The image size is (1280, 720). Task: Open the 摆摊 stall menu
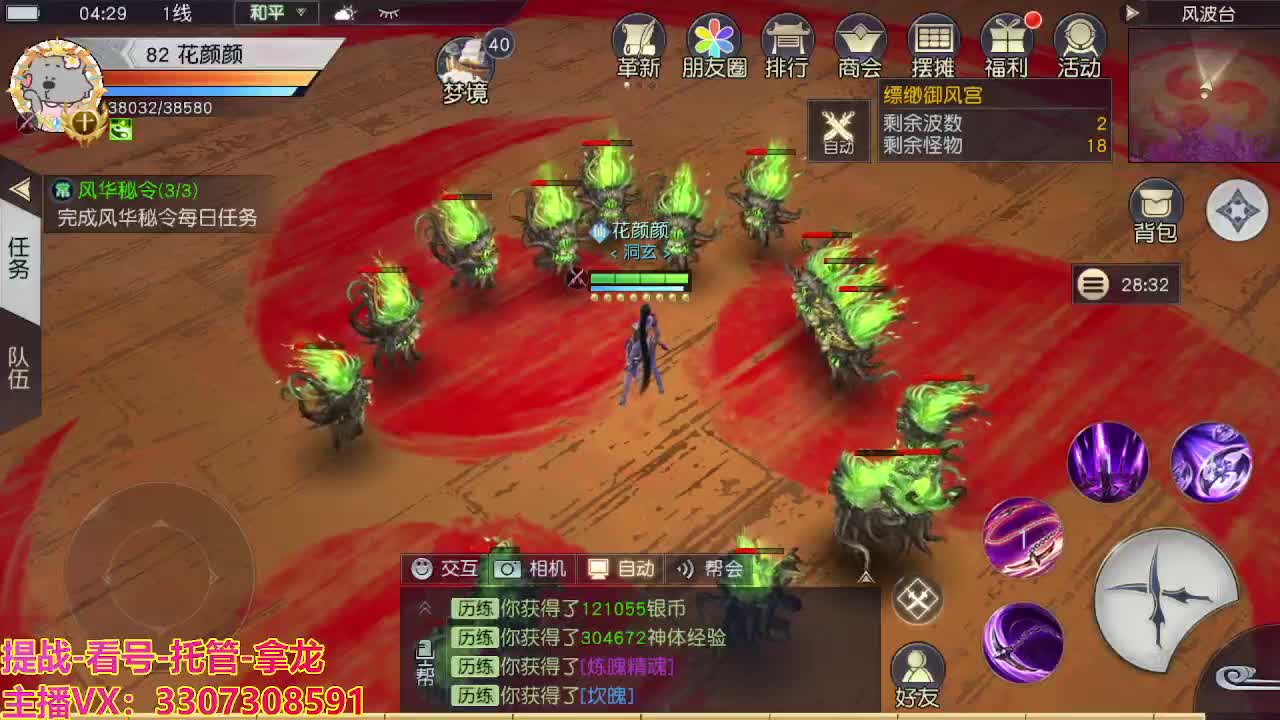tap(934, 45)
